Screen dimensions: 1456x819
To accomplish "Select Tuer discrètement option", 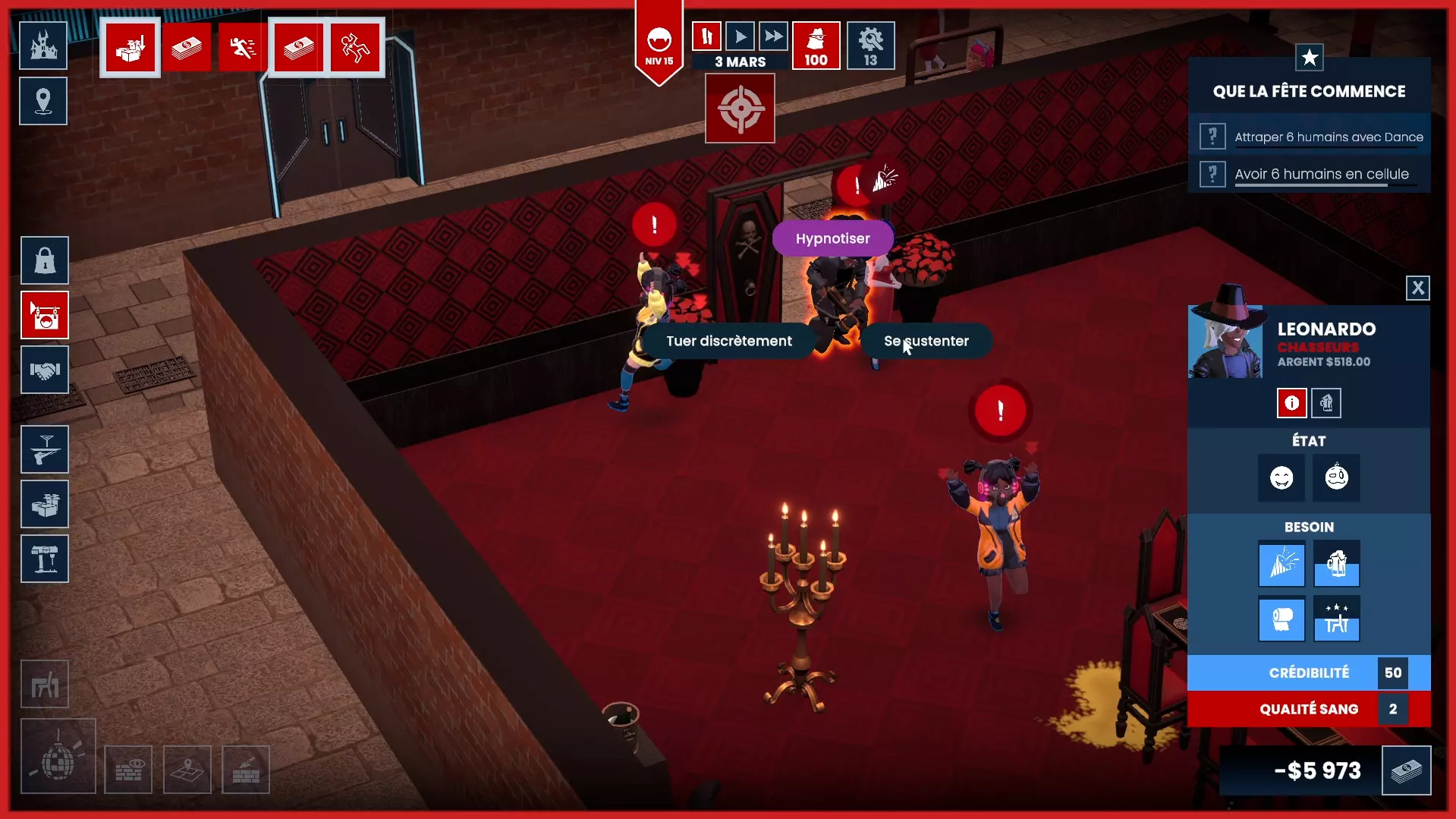I will coord(728,341).
